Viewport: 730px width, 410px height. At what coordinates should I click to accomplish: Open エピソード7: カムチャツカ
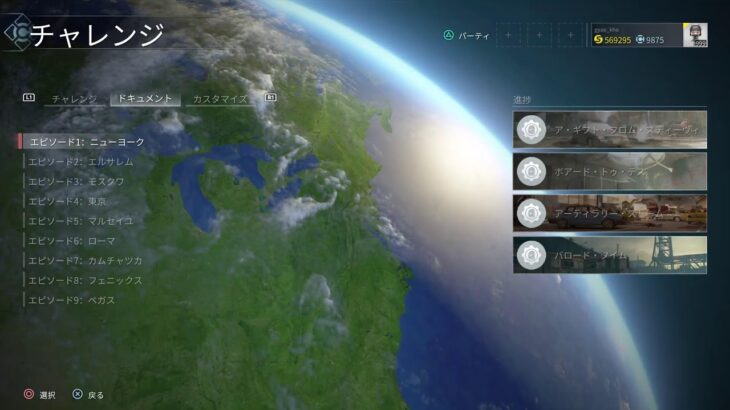tap(85, 261)
